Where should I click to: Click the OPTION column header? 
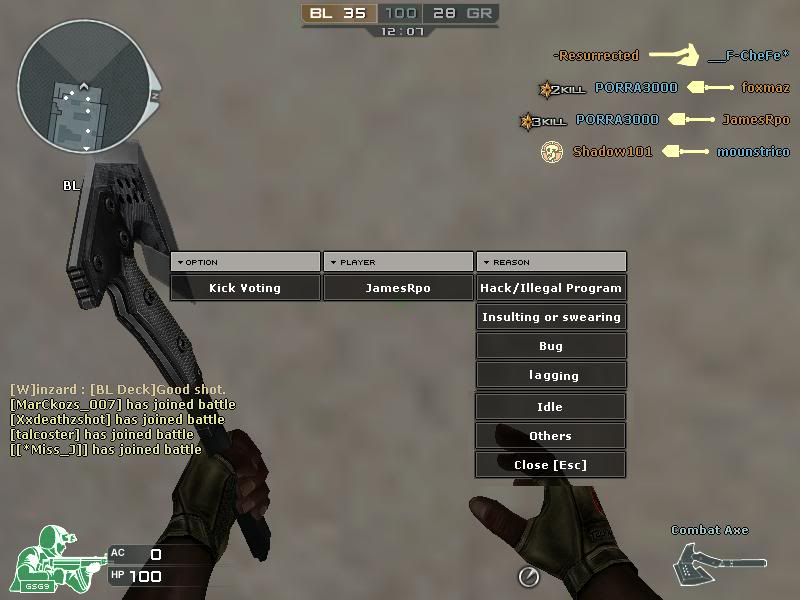[x=245, y=262]
